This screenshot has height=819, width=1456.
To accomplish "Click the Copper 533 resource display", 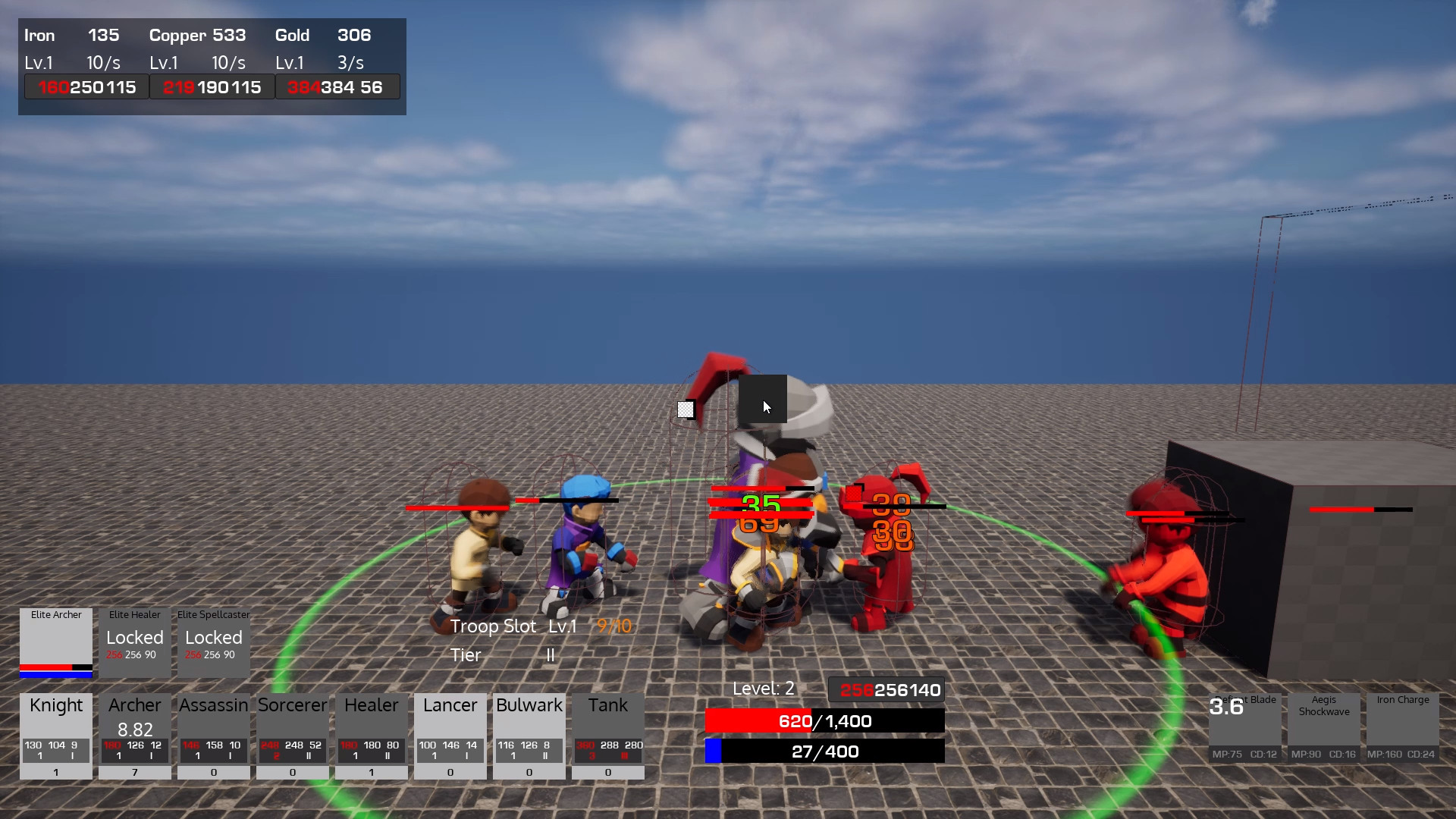I will (x=197, y=35).
